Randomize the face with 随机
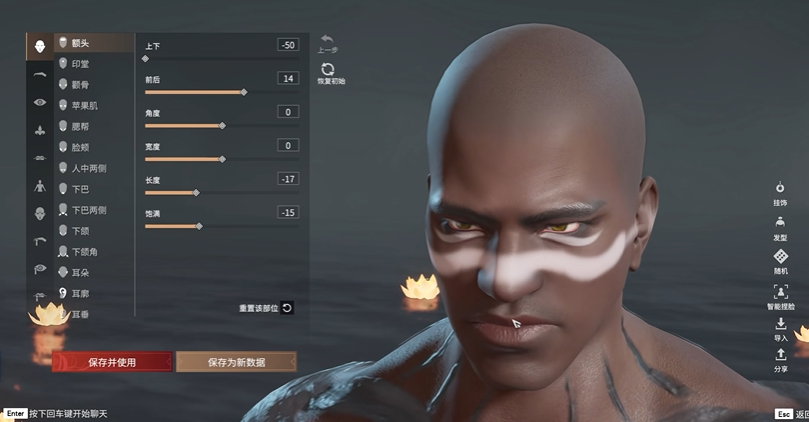 click(780, 260)
